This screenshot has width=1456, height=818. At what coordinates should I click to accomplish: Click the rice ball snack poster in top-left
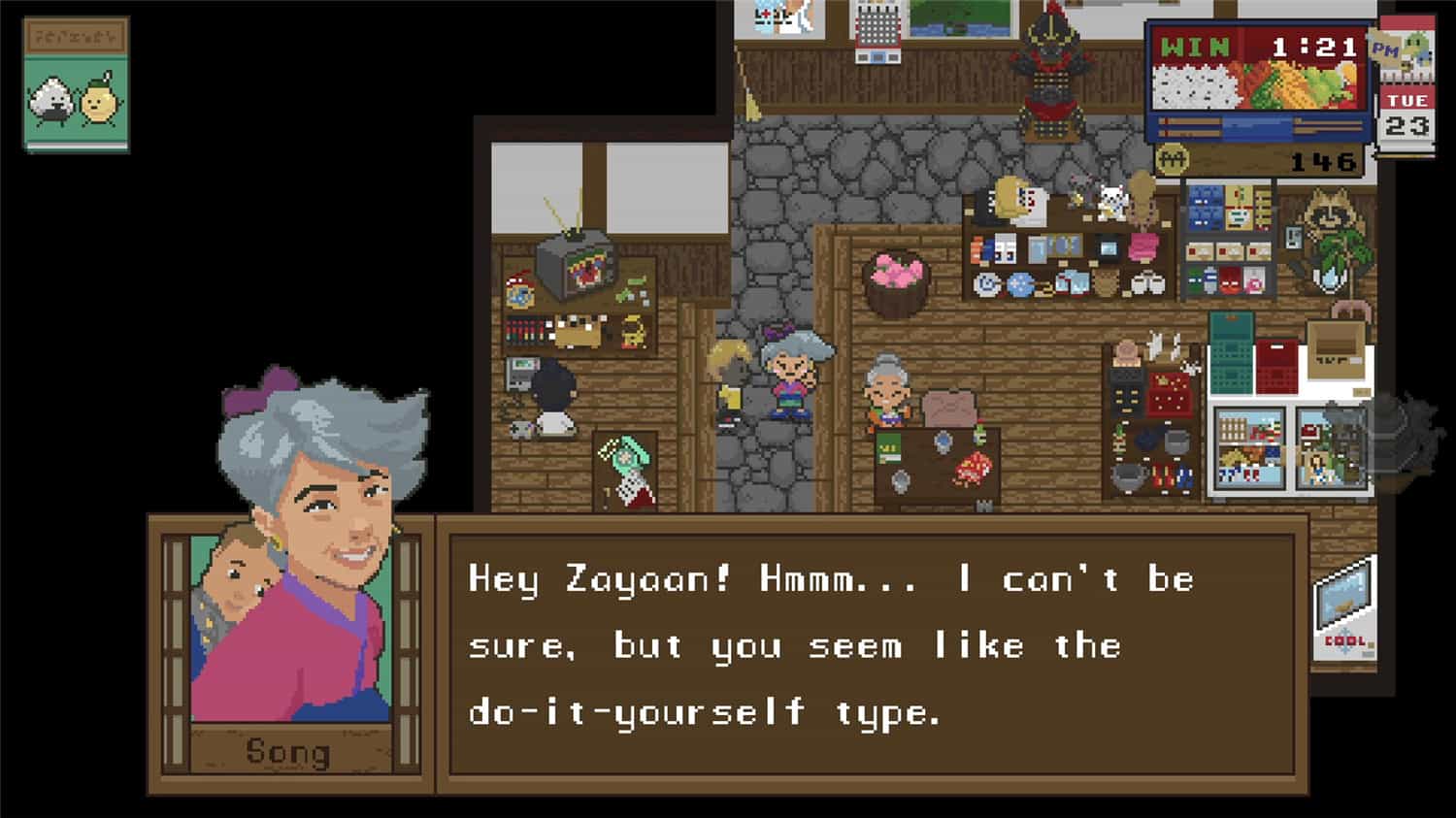click(73, 80)
